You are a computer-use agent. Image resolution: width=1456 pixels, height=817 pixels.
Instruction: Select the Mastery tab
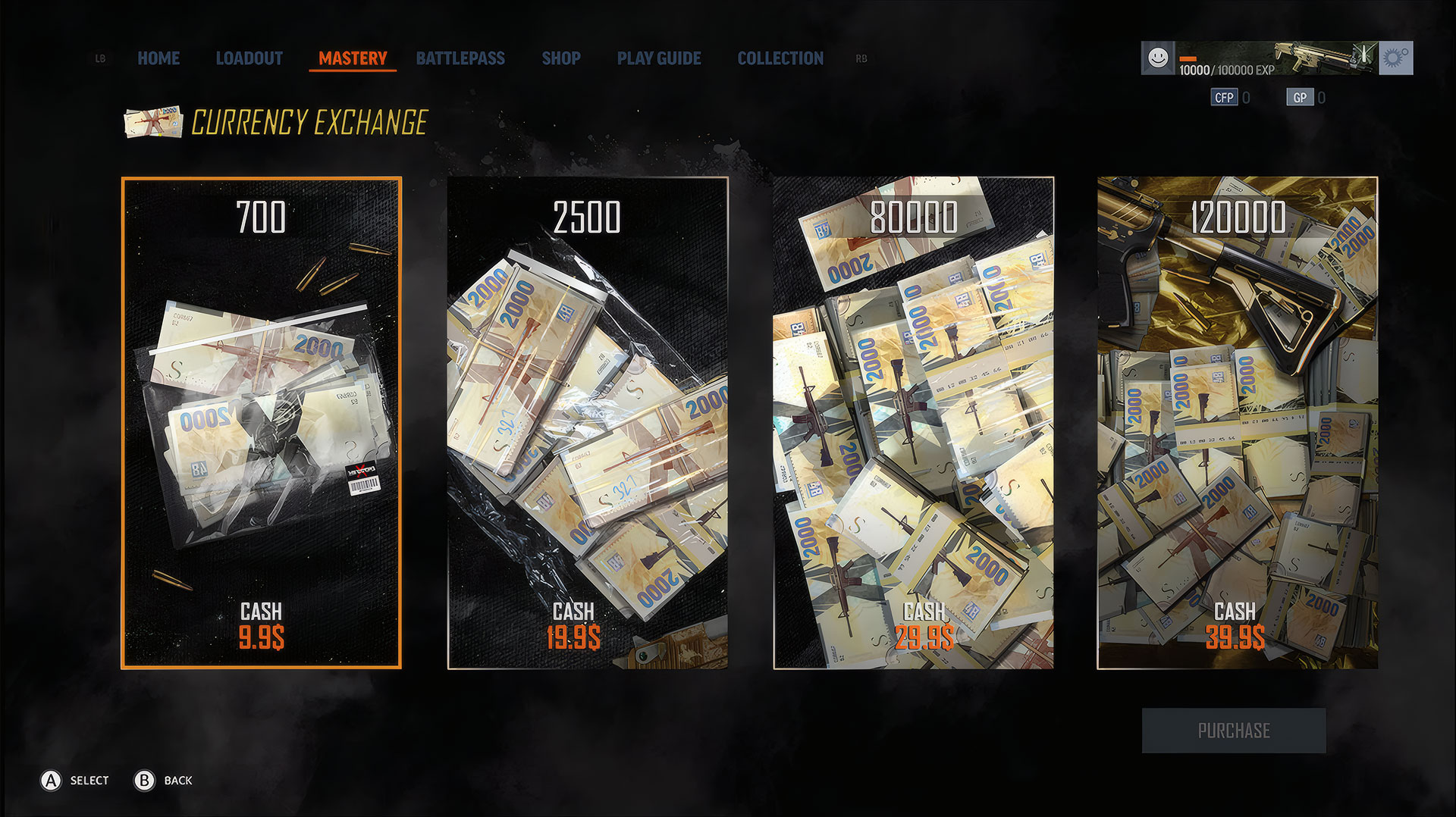(x=353, y=58)
